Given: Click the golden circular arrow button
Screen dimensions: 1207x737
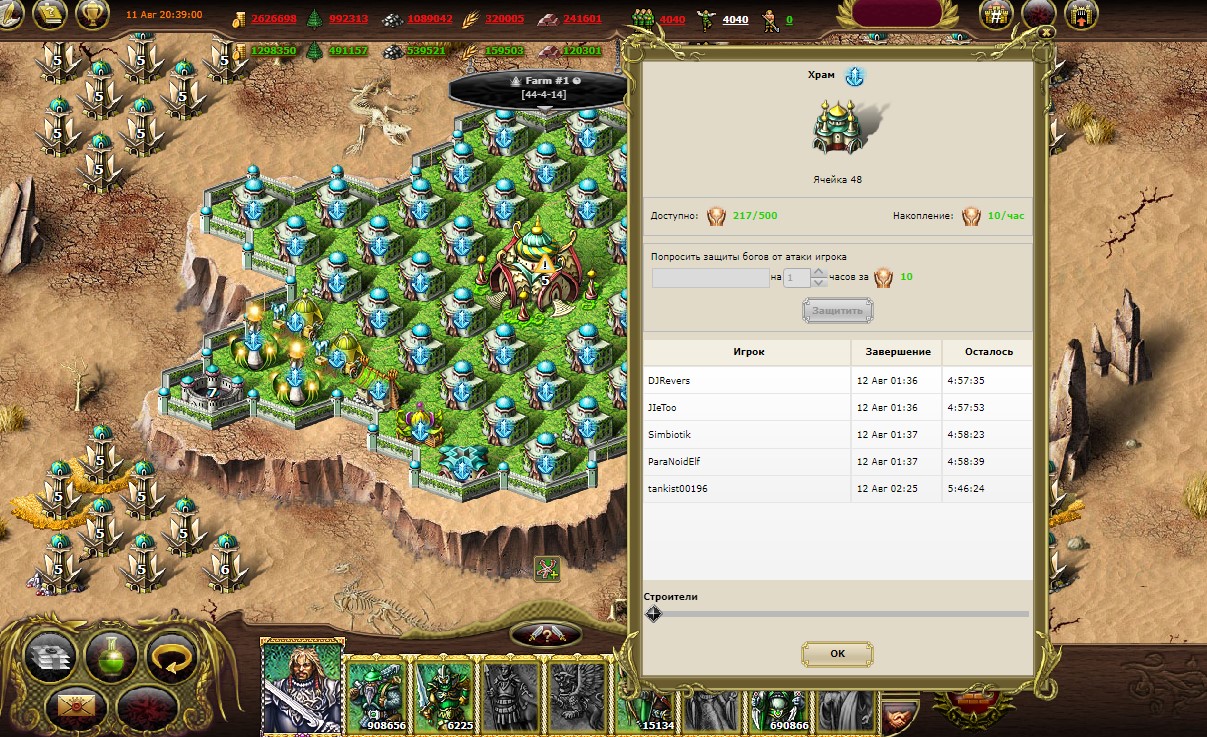Looking at the screenshot, I should tap(171, 657).
